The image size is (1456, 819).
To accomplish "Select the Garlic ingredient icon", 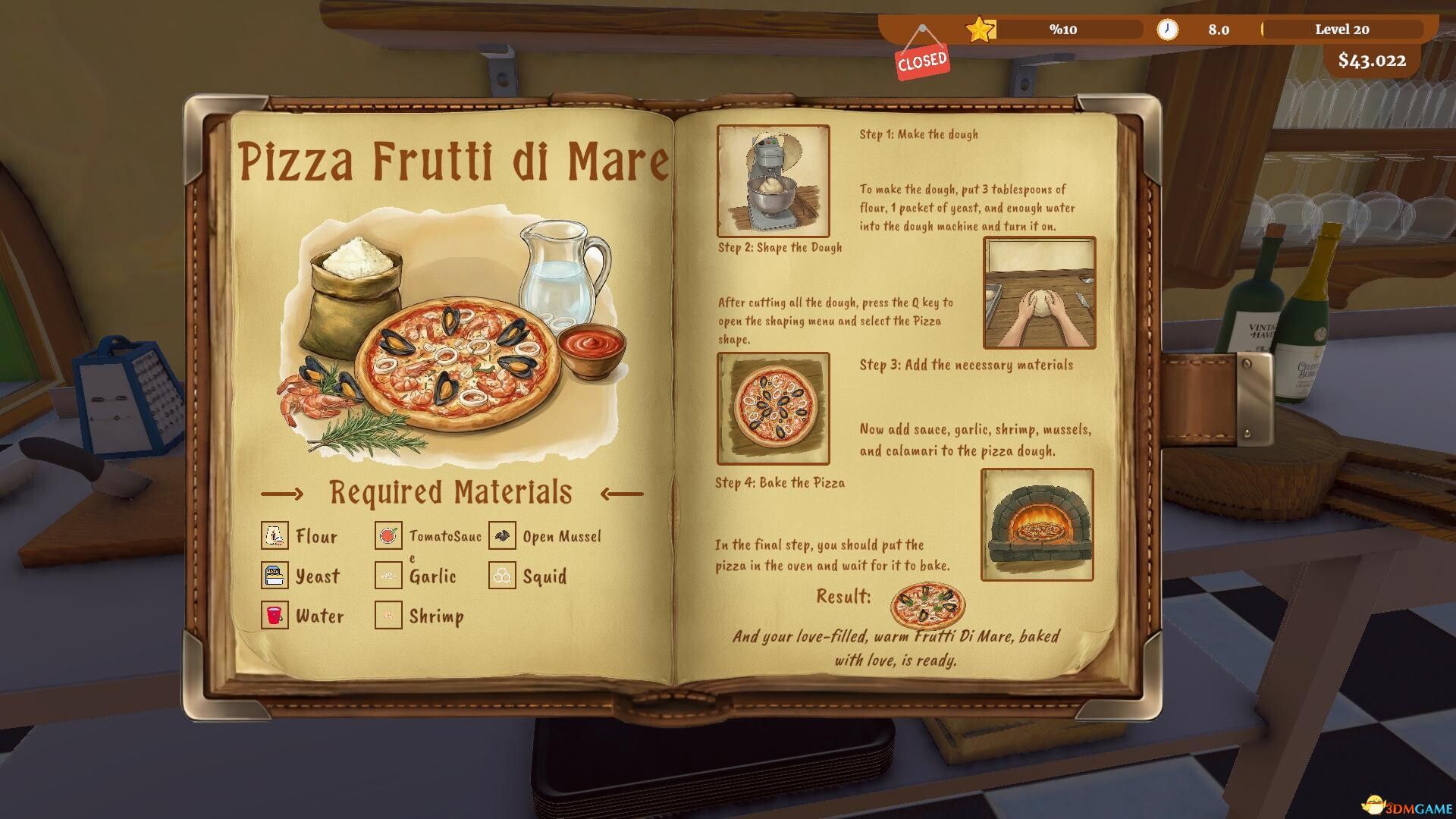I will (388, 576).
